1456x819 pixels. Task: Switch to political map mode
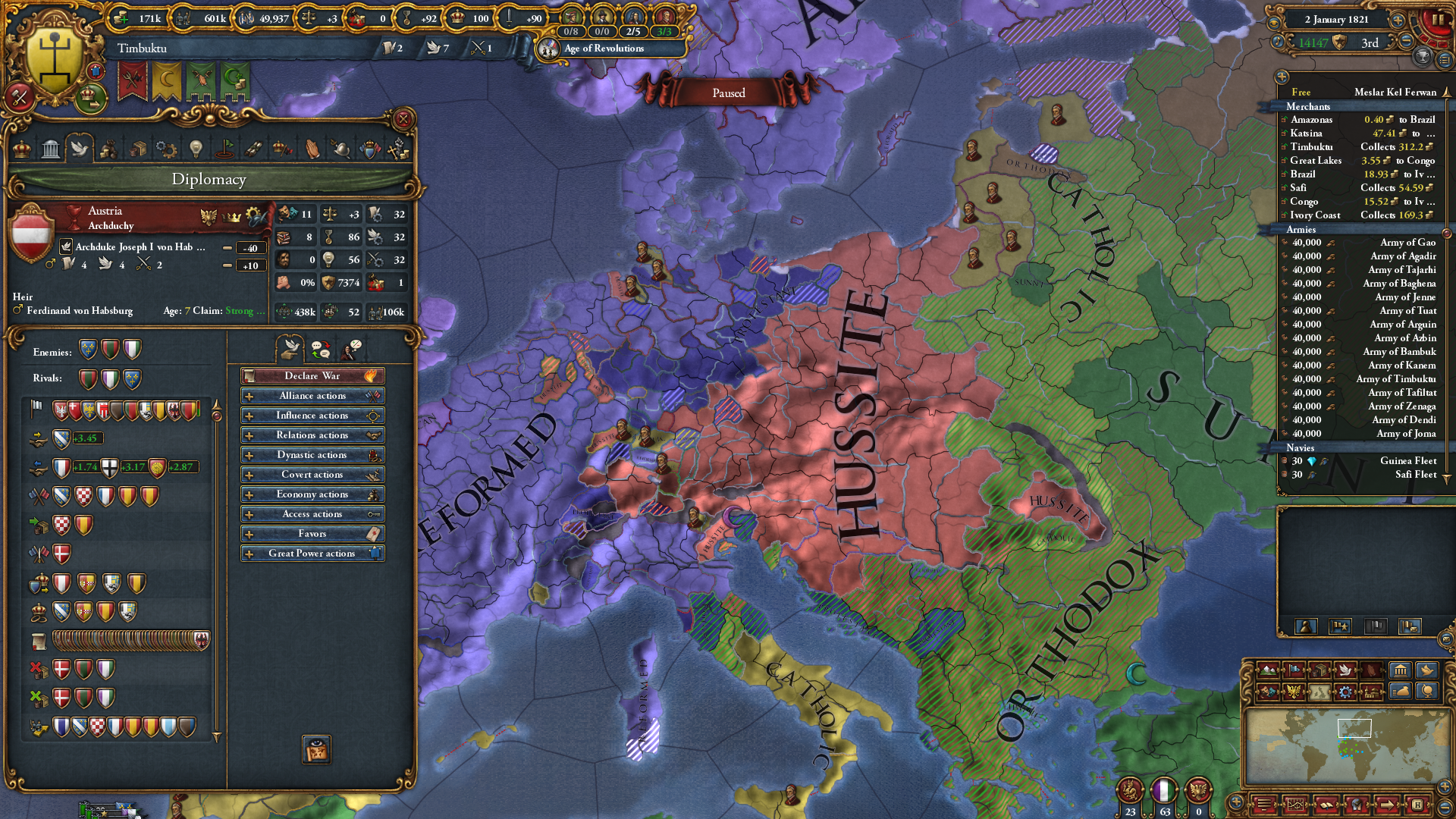[1294, 670]
